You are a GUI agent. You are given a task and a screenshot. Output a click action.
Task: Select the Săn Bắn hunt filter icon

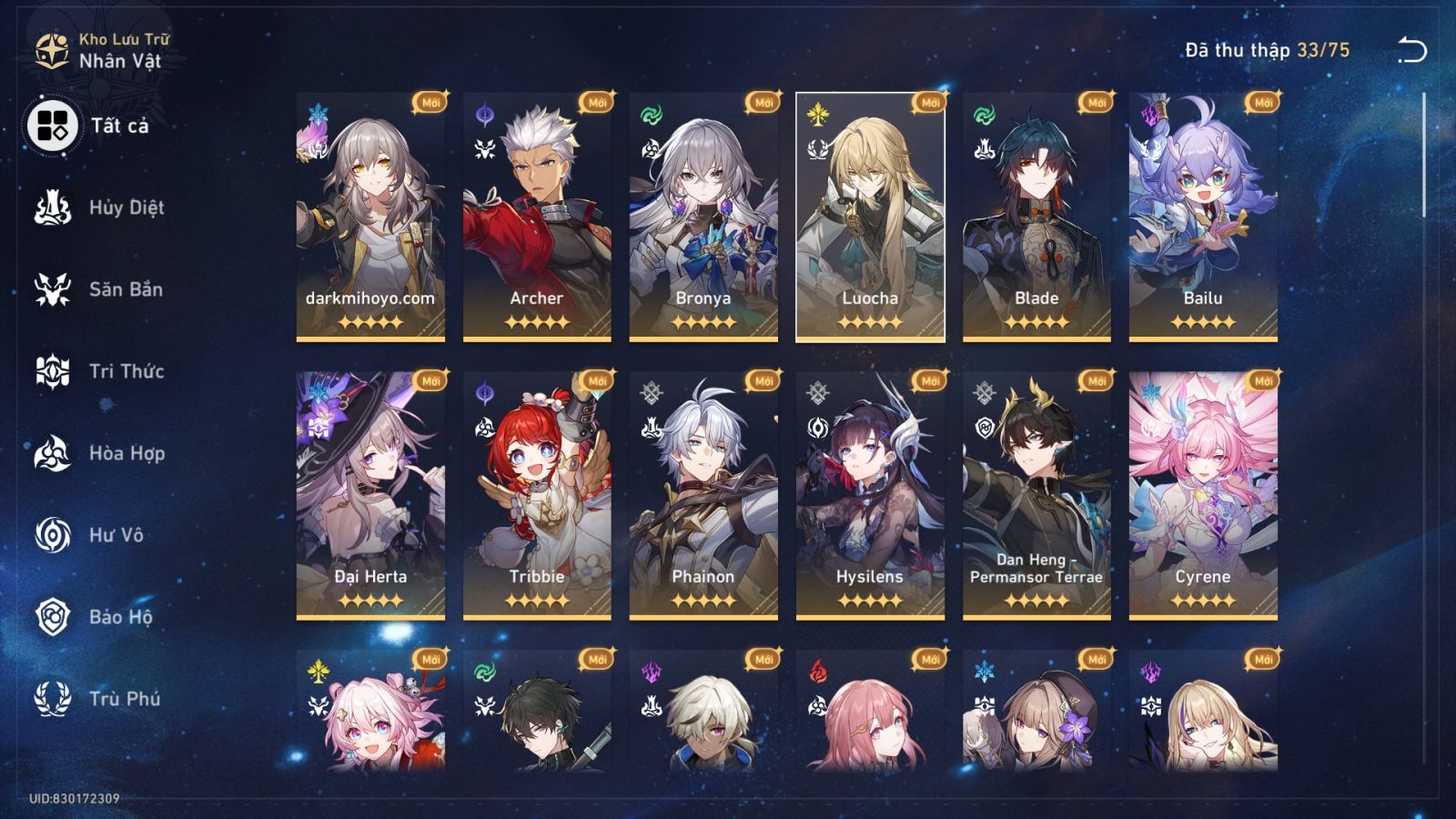click(x=52, y=289)
